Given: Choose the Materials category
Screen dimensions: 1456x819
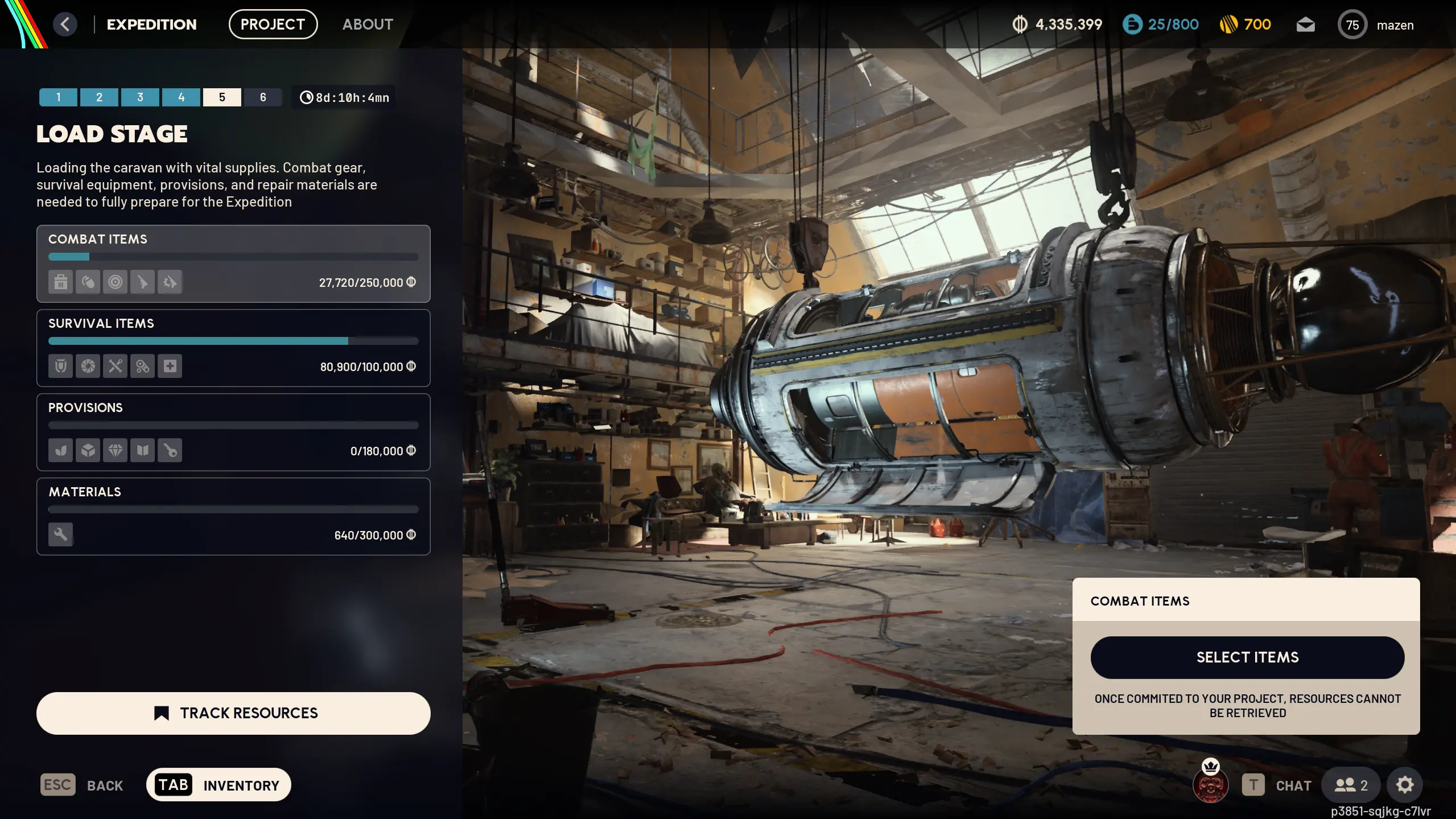Looking at the screenshot, I should coord(233,516).
